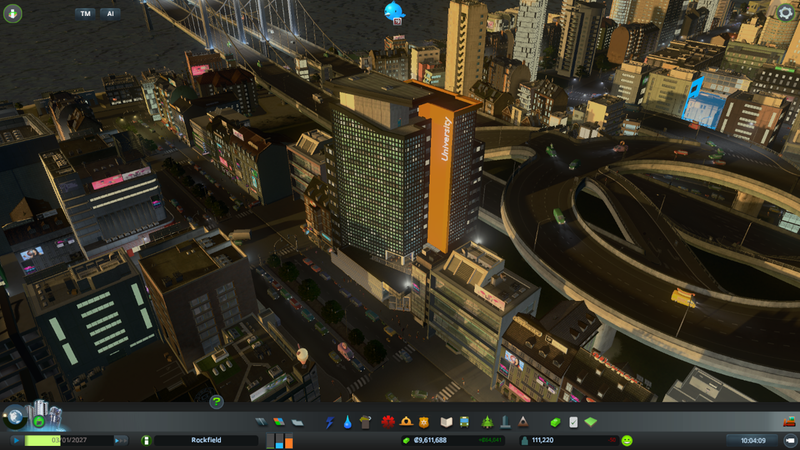Open the Public Transport bus menu
Screen dimensions: 800x450
pyautogui.click(x=464, y=422)
